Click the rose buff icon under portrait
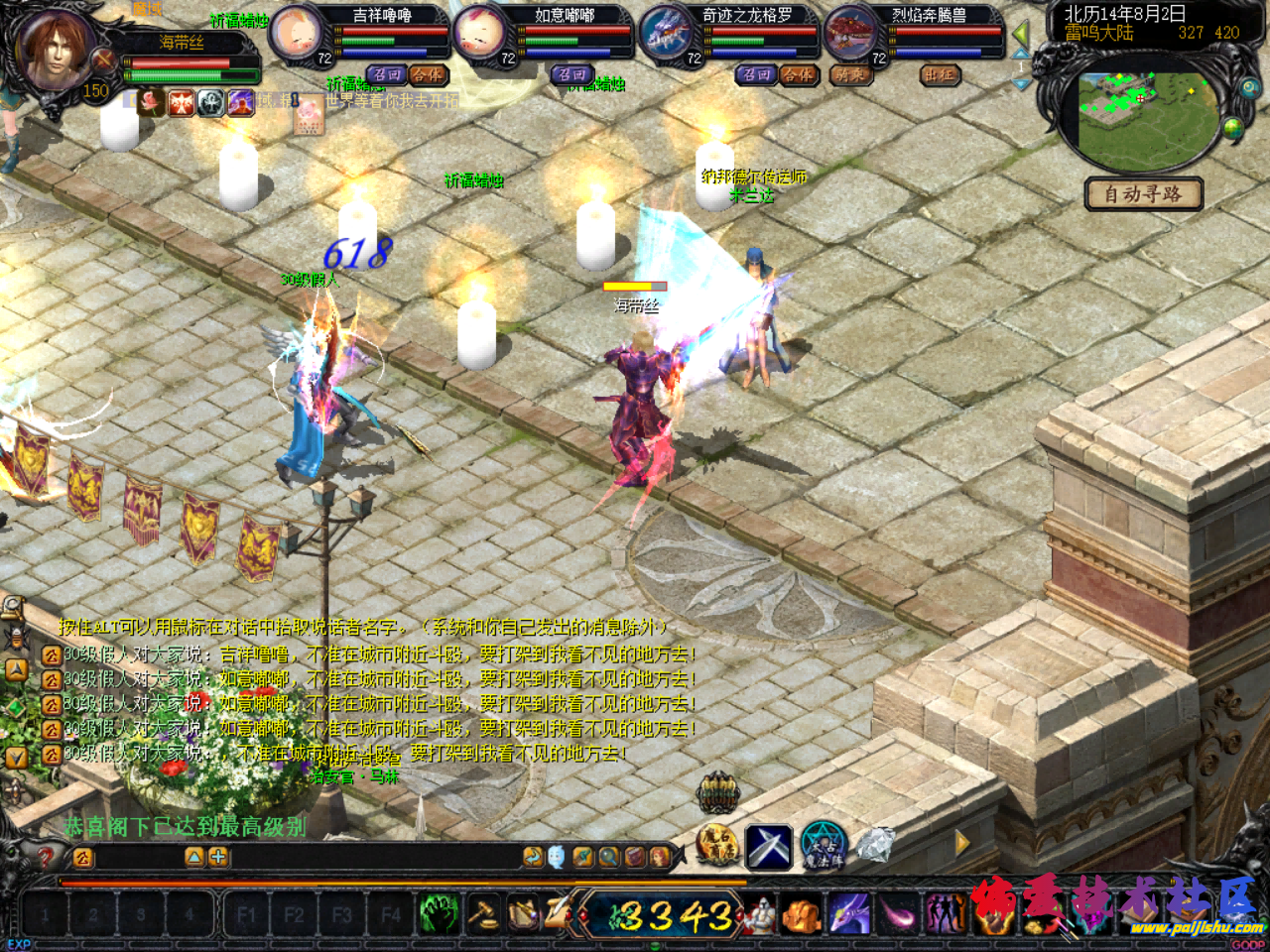Viewport: 1270px width, 952px height. tap(151, 102)
